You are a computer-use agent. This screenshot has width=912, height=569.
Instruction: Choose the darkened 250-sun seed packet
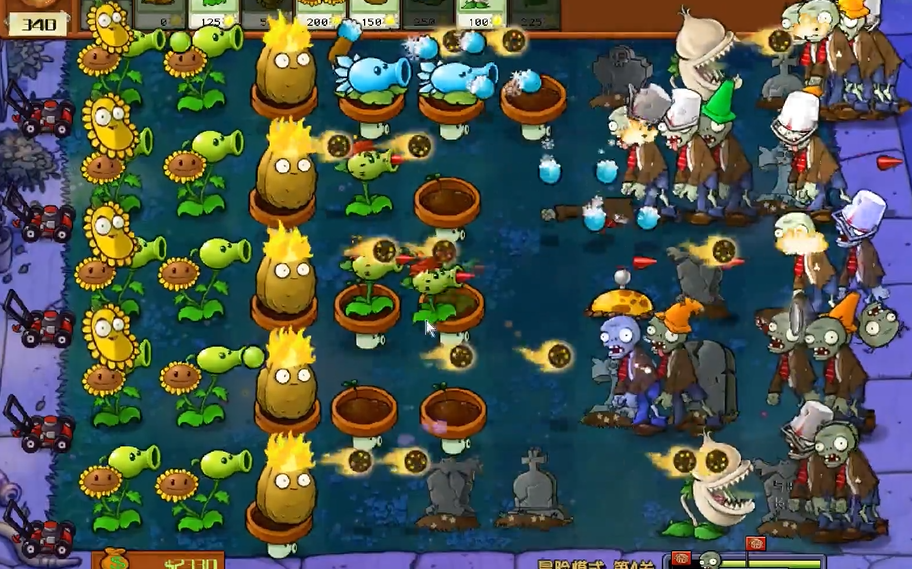(x=427, y=13)
